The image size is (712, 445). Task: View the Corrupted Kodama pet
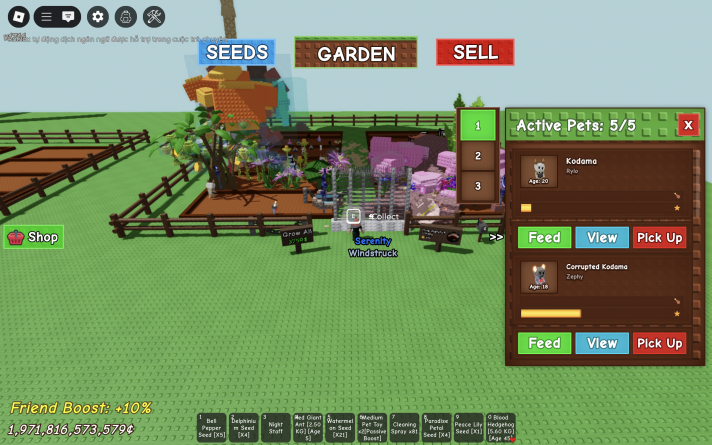click(x=602, y=343)
